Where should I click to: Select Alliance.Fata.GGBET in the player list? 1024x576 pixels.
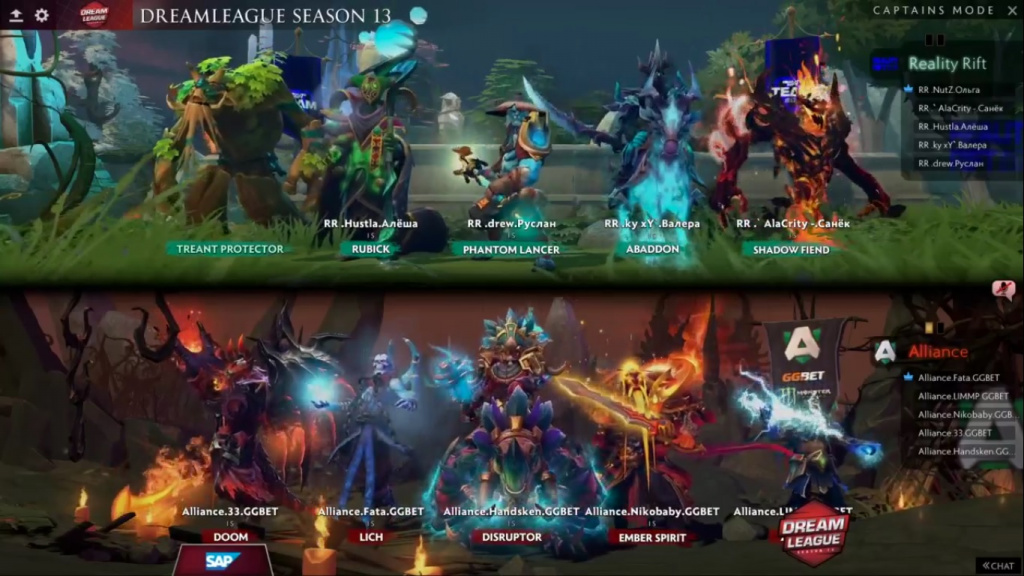(x=958, y=378)
